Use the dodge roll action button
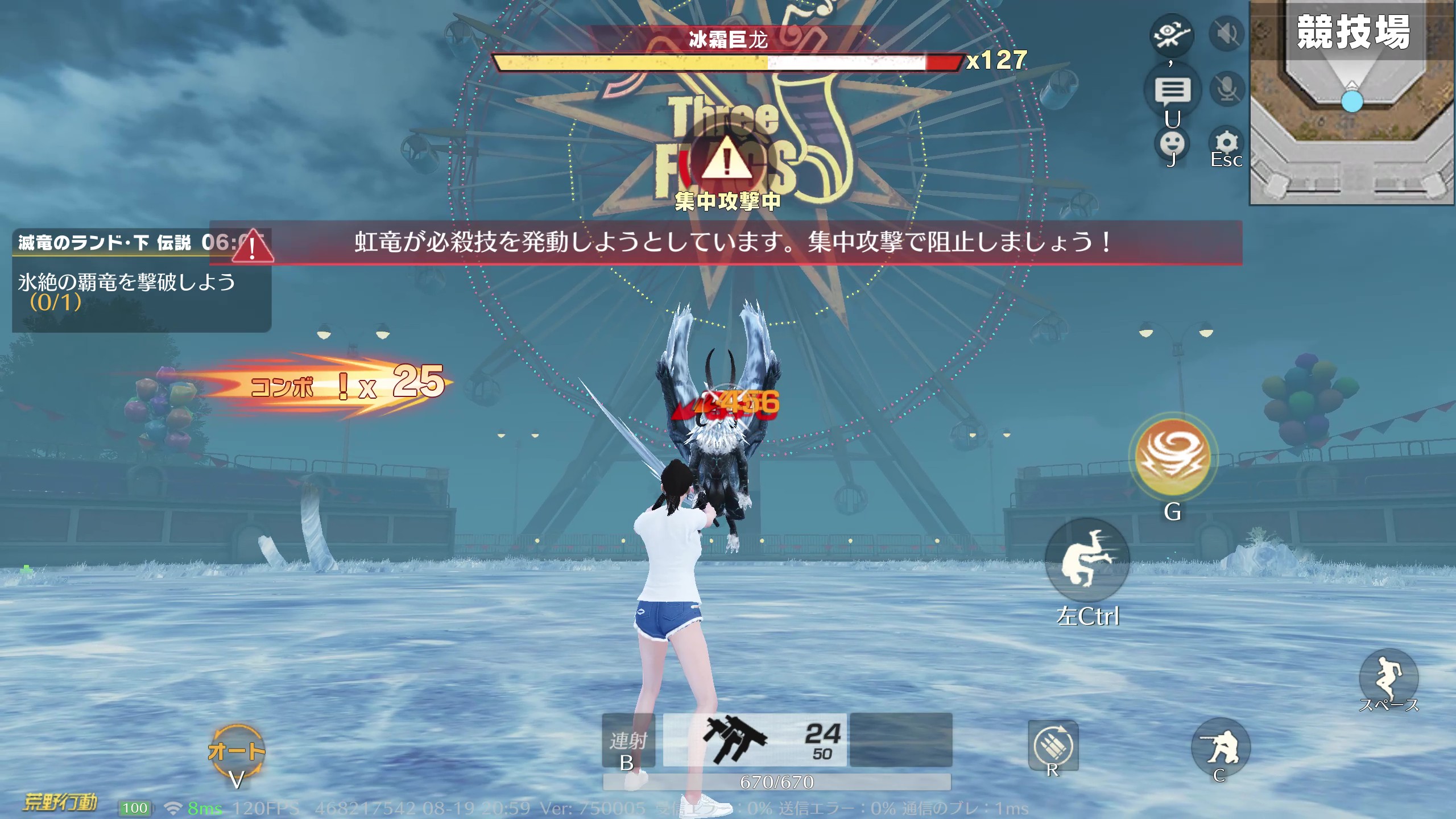1456x819 pixels. click(x=1087, y=560)
